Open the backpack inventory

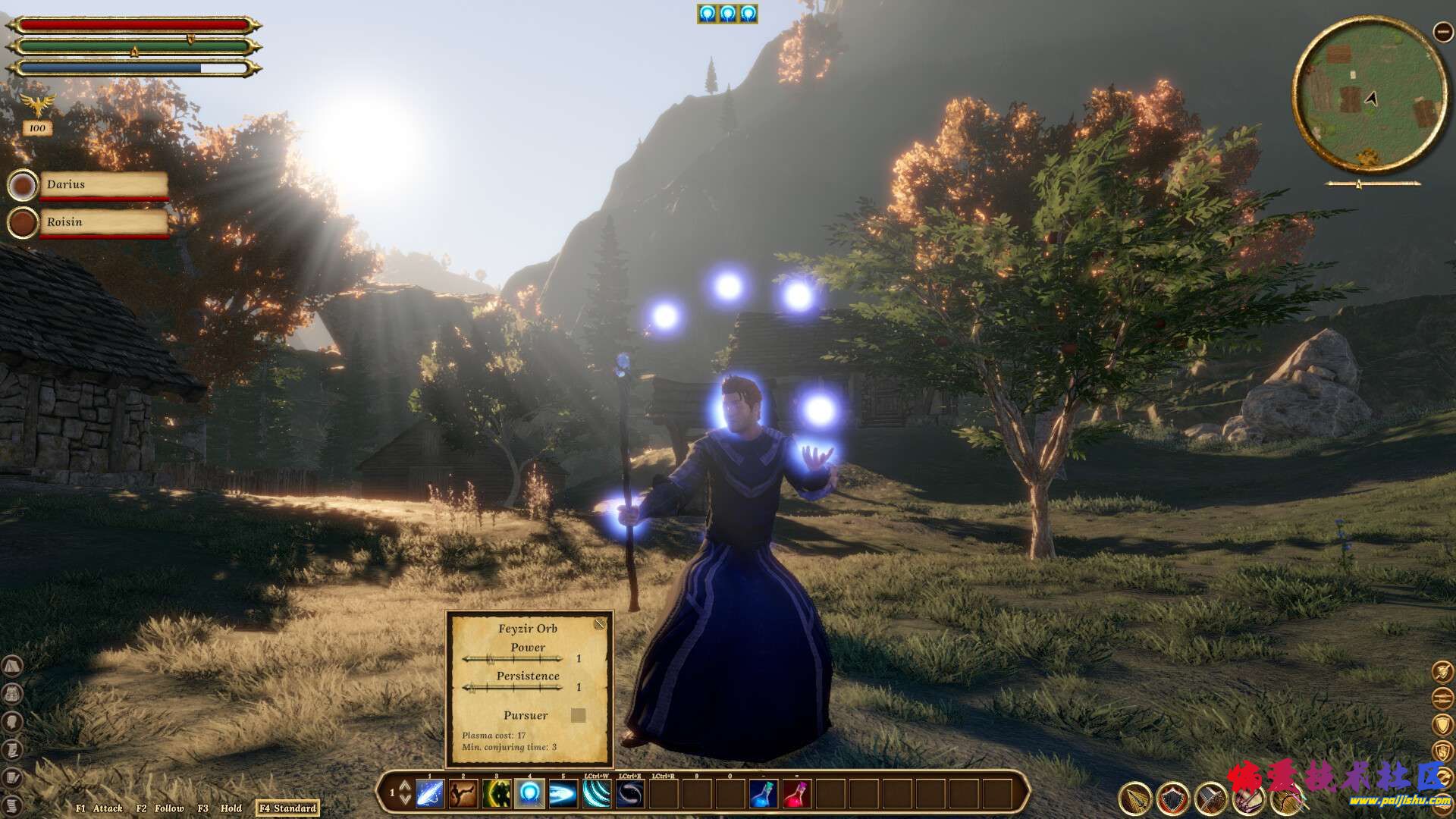[x=13, y=693]
